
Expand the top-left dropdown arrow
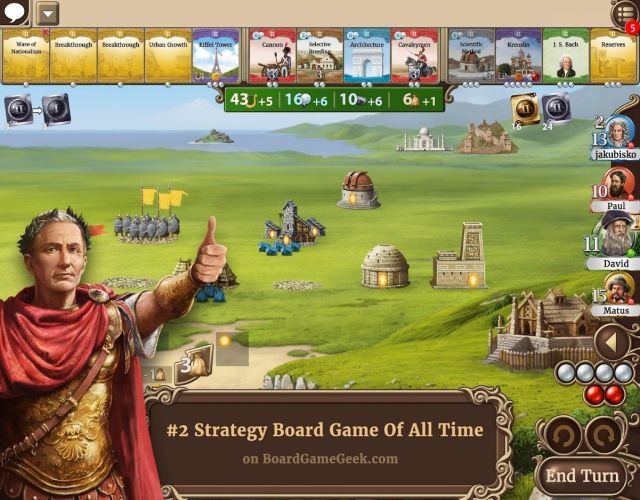47,14
